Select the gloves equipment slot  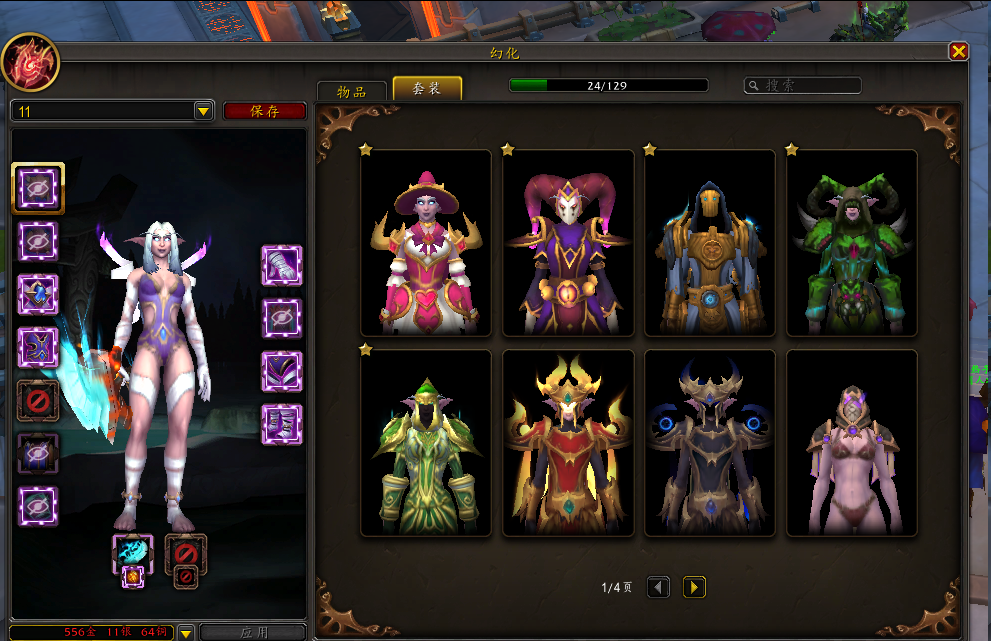click(282, 265)
